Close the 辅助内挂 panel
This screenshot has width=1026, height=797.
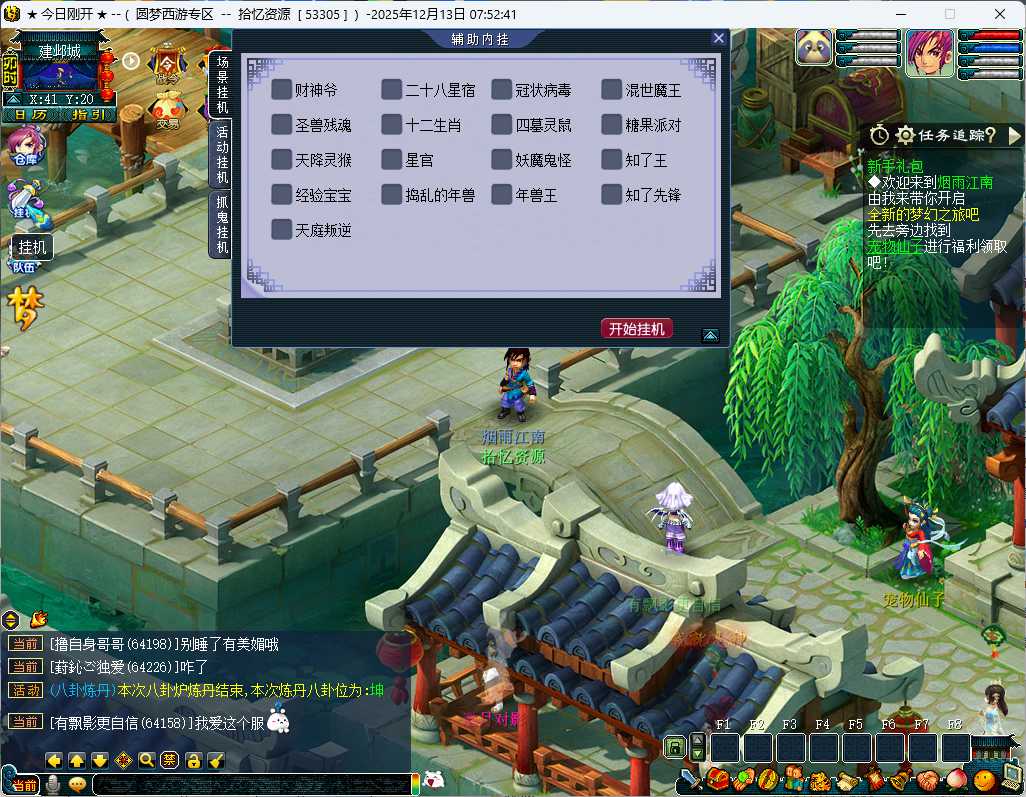pos(718,38)
